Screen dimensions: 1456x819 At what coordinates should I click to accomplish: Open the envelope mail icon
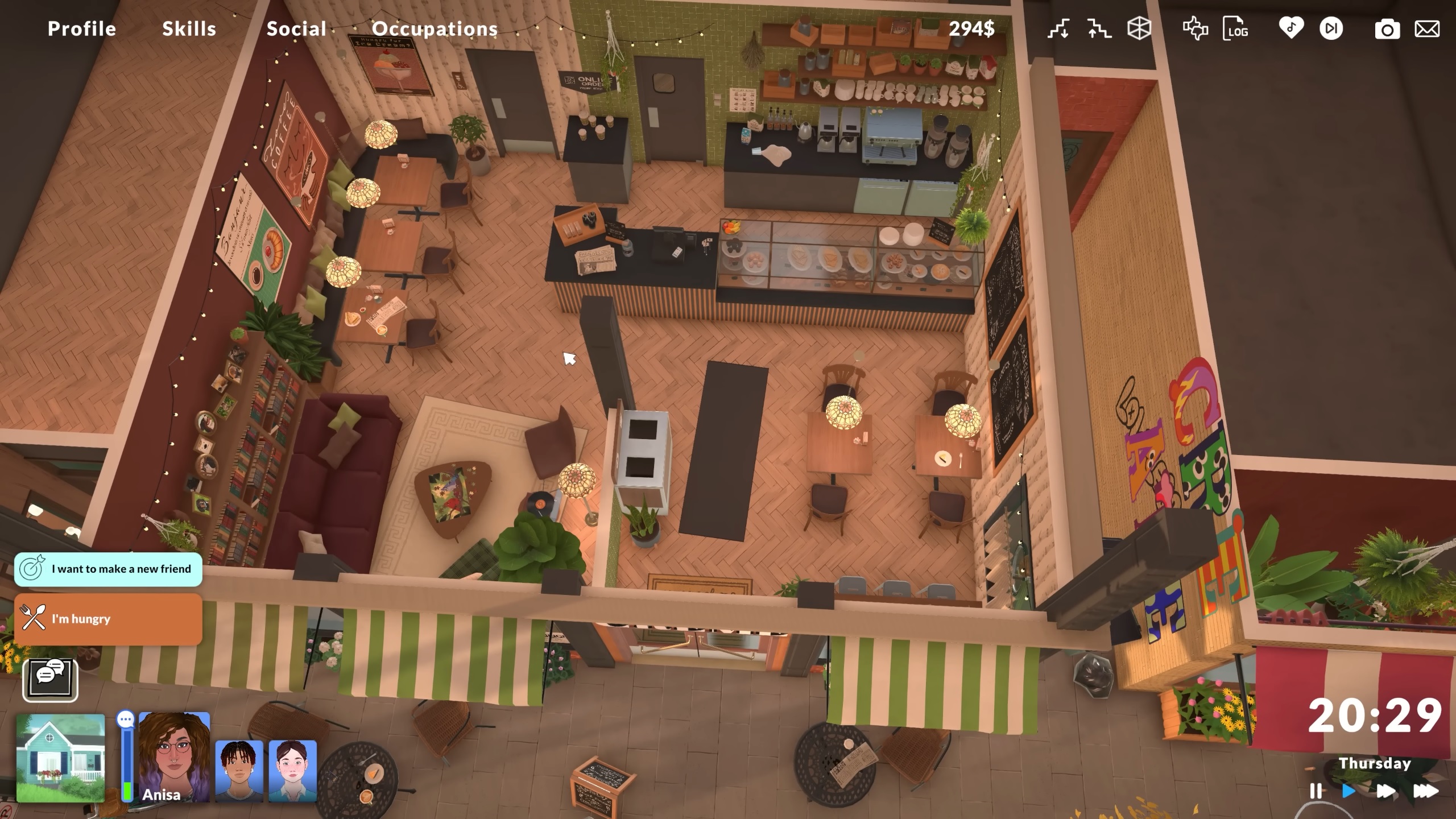[x=1427, y=29]
